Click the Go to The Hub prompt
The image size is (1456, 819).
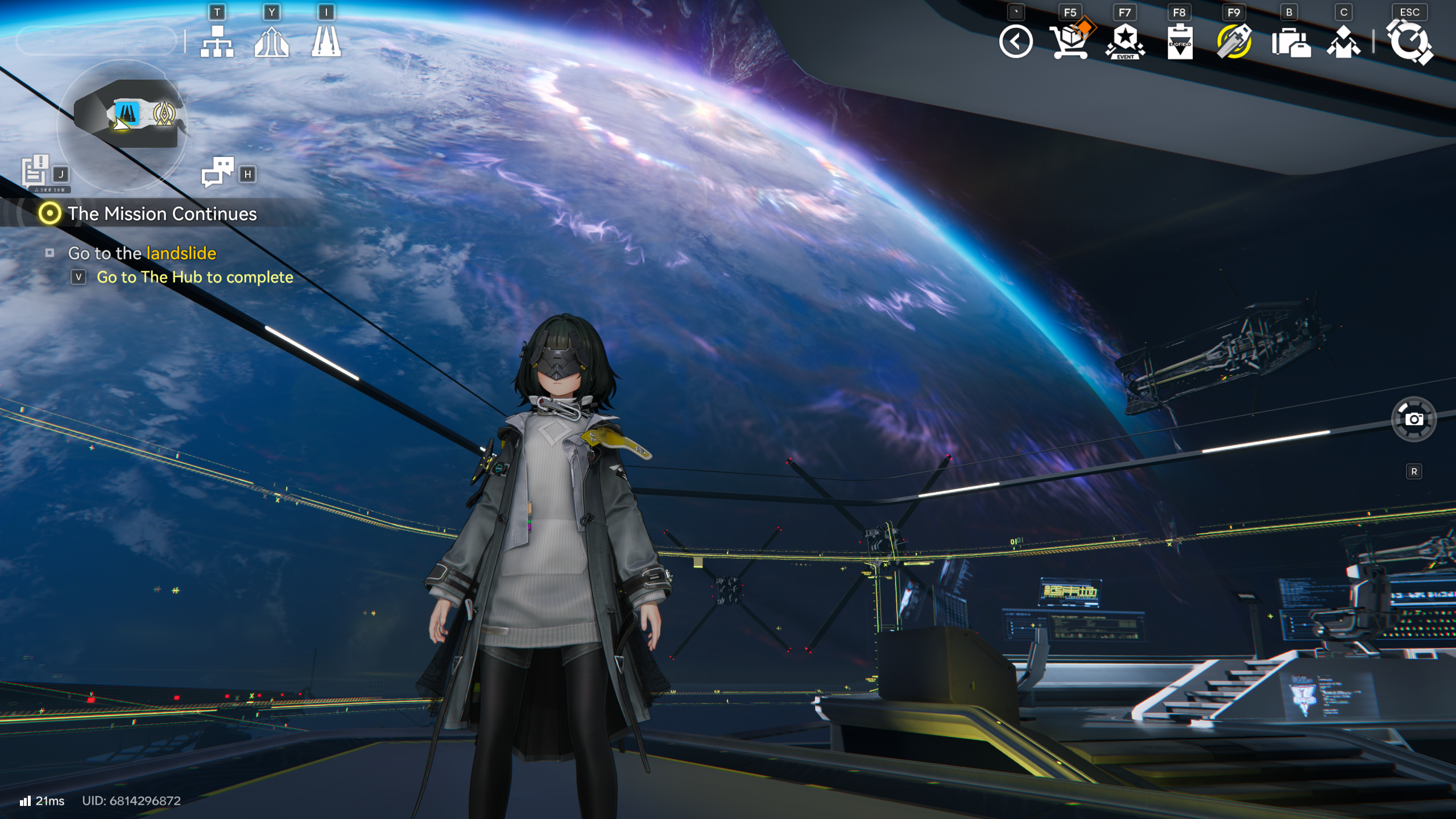click(195, 277)
